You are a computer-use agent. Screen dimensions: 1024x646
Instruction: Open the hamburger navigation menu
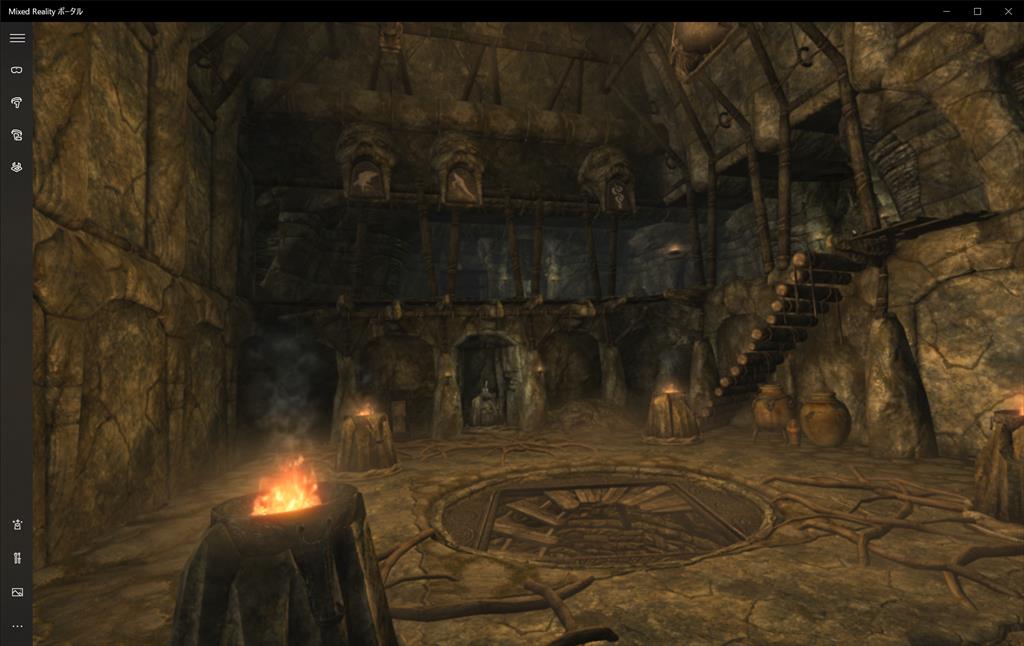(16, 38)
